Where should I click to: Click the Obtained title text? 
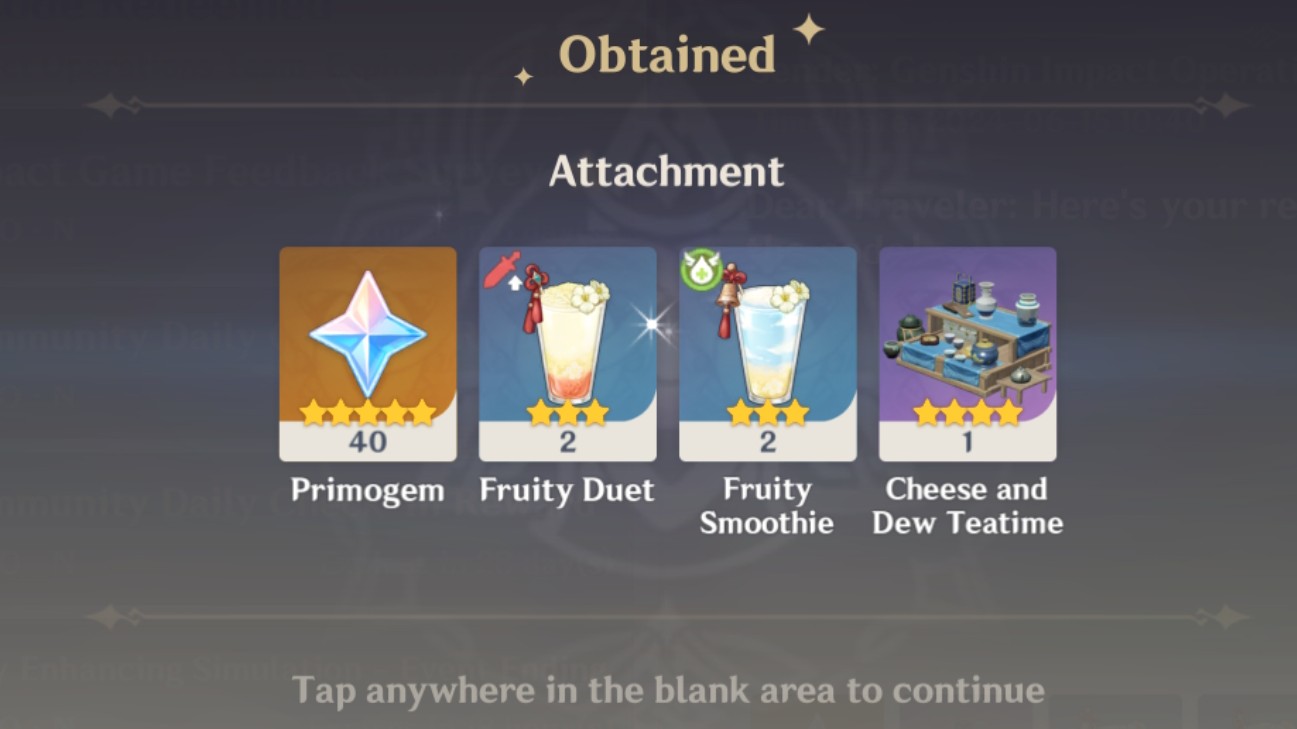669,52
